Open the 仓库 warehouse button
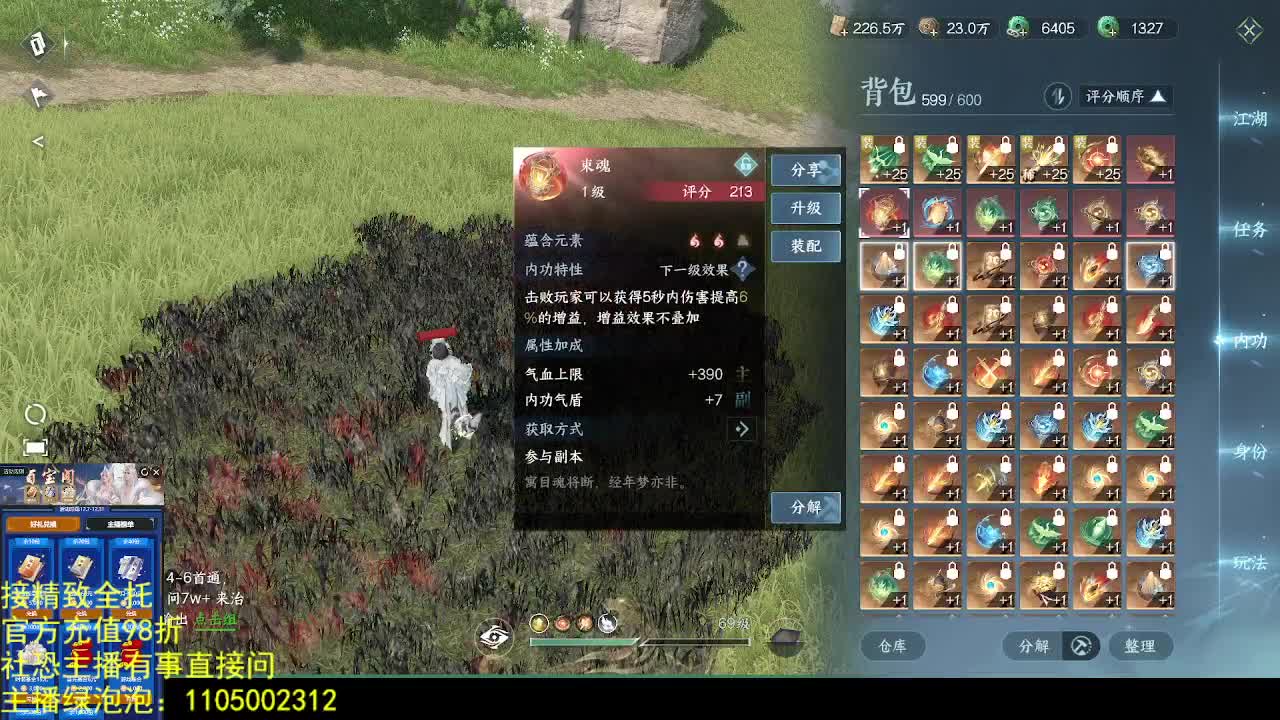This screenshot has height=720, width=1280. click(893, 646)
